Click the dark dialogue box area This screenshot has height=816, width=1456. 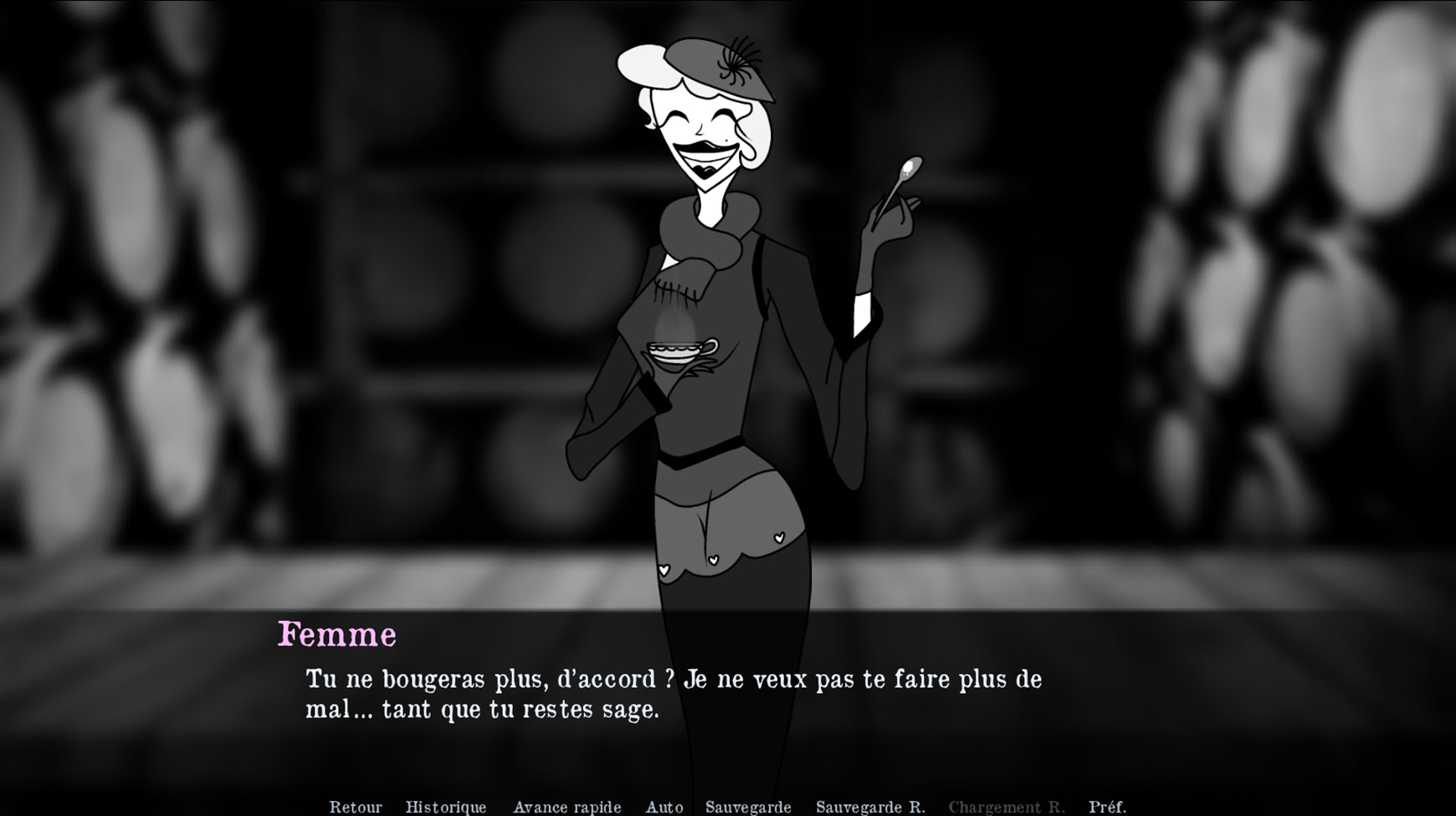1171,695
